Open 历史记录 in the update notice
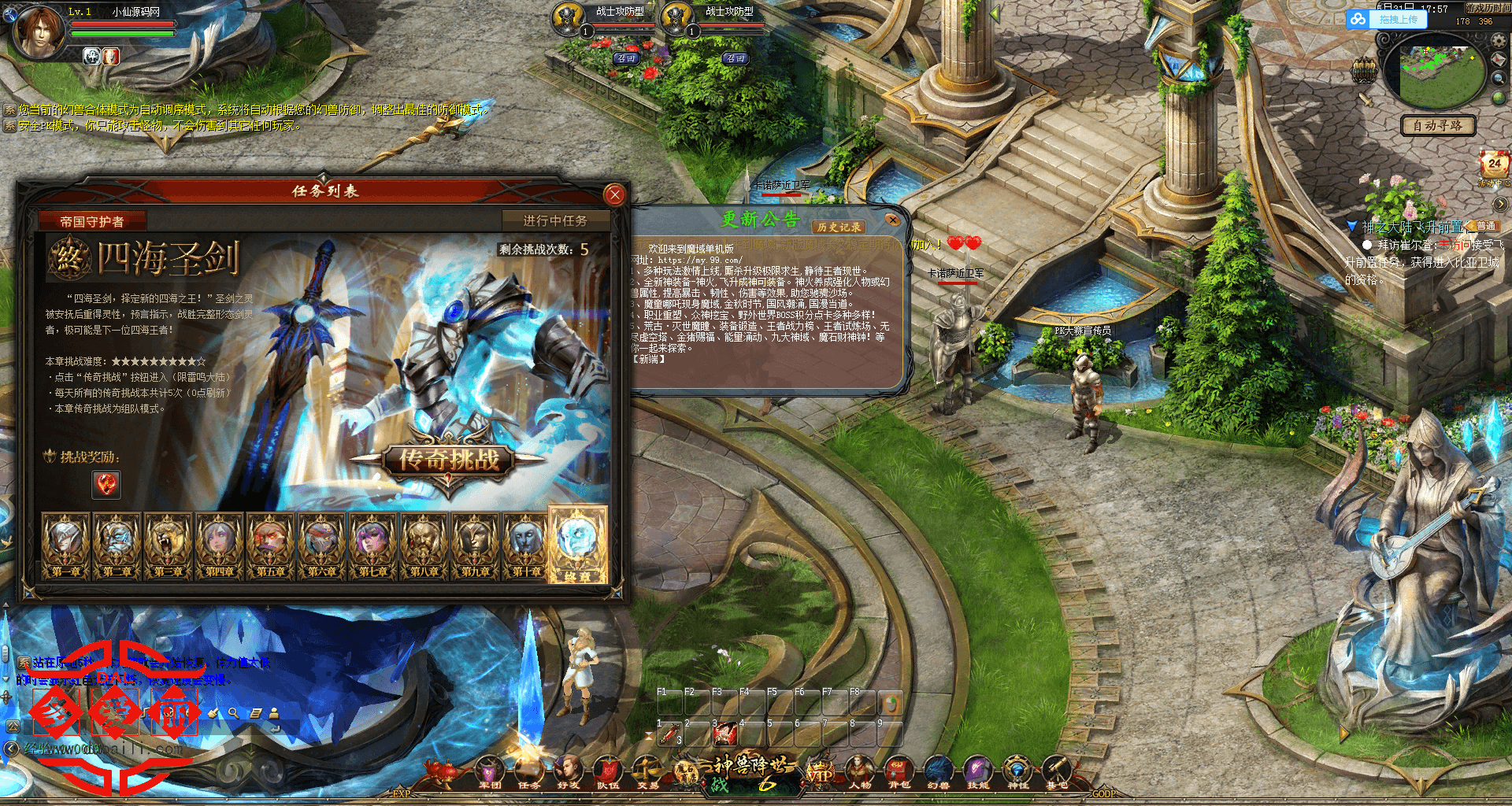Screen dimensions: 1512x806 839,227
